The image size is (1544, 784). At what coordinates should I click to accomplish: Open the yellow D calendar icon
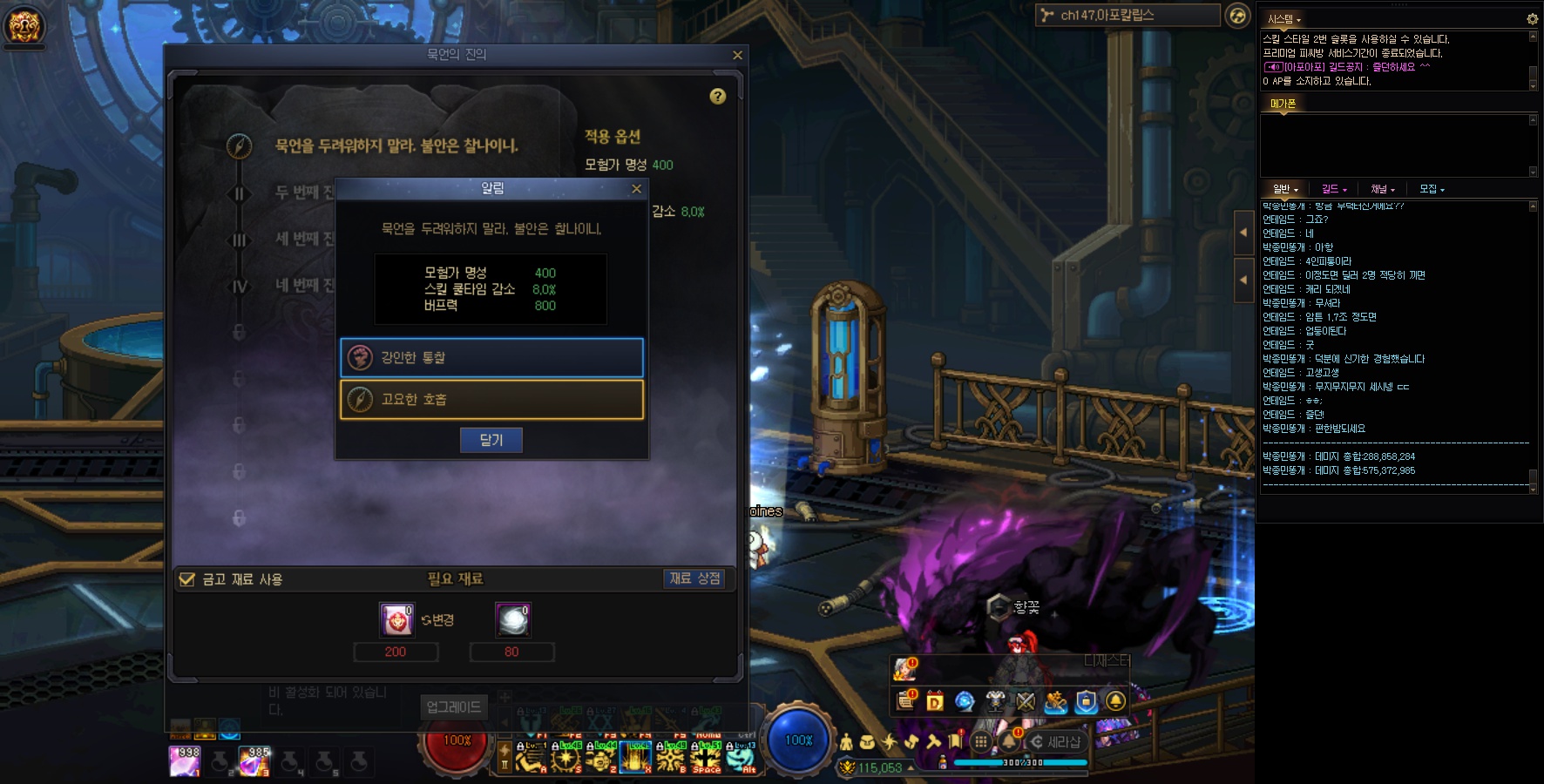(935, 701)
